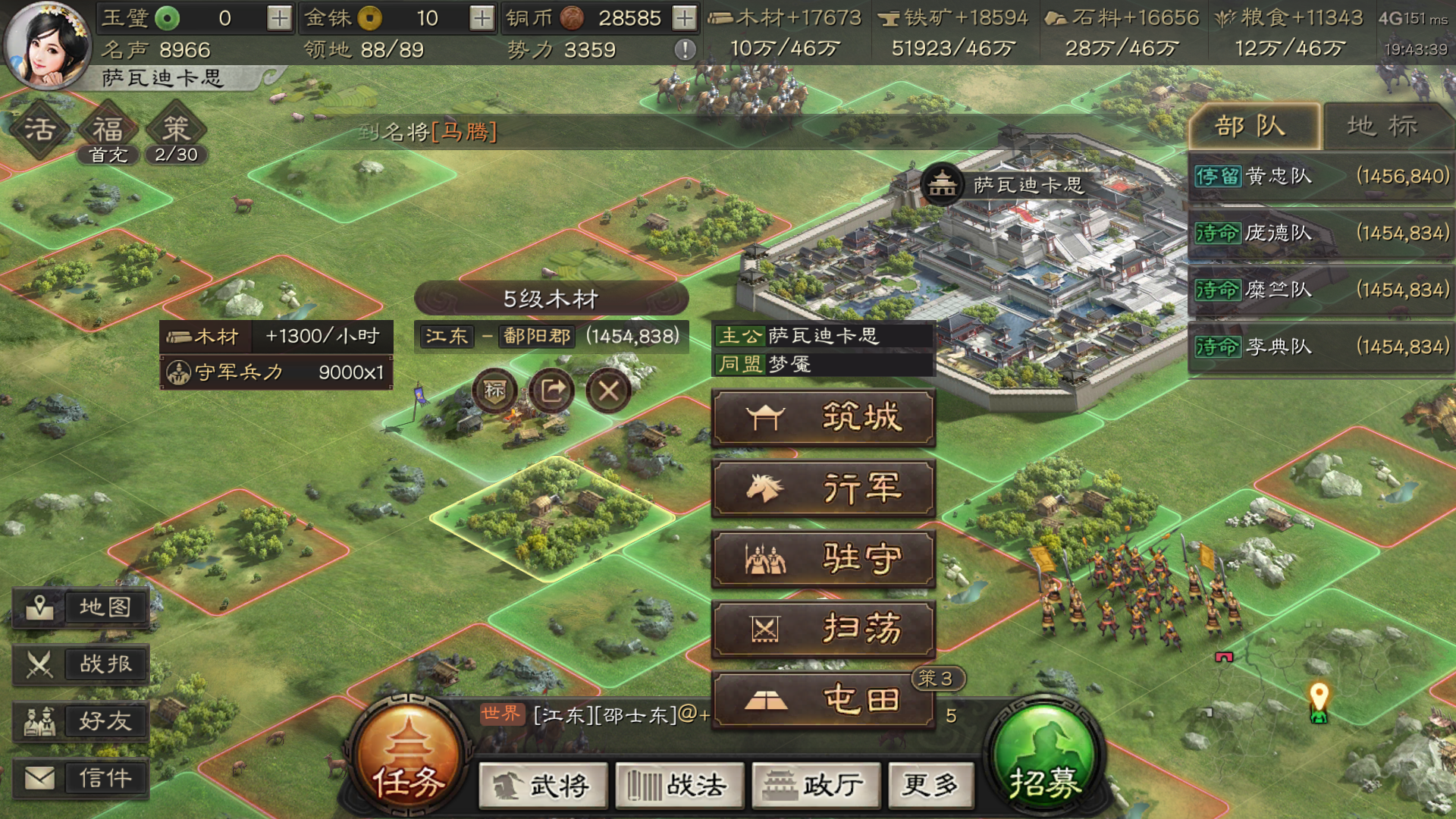Screen dimensions: 1456x819
Task: Select the 部队 troops tab
Action: coord(1253,126)
